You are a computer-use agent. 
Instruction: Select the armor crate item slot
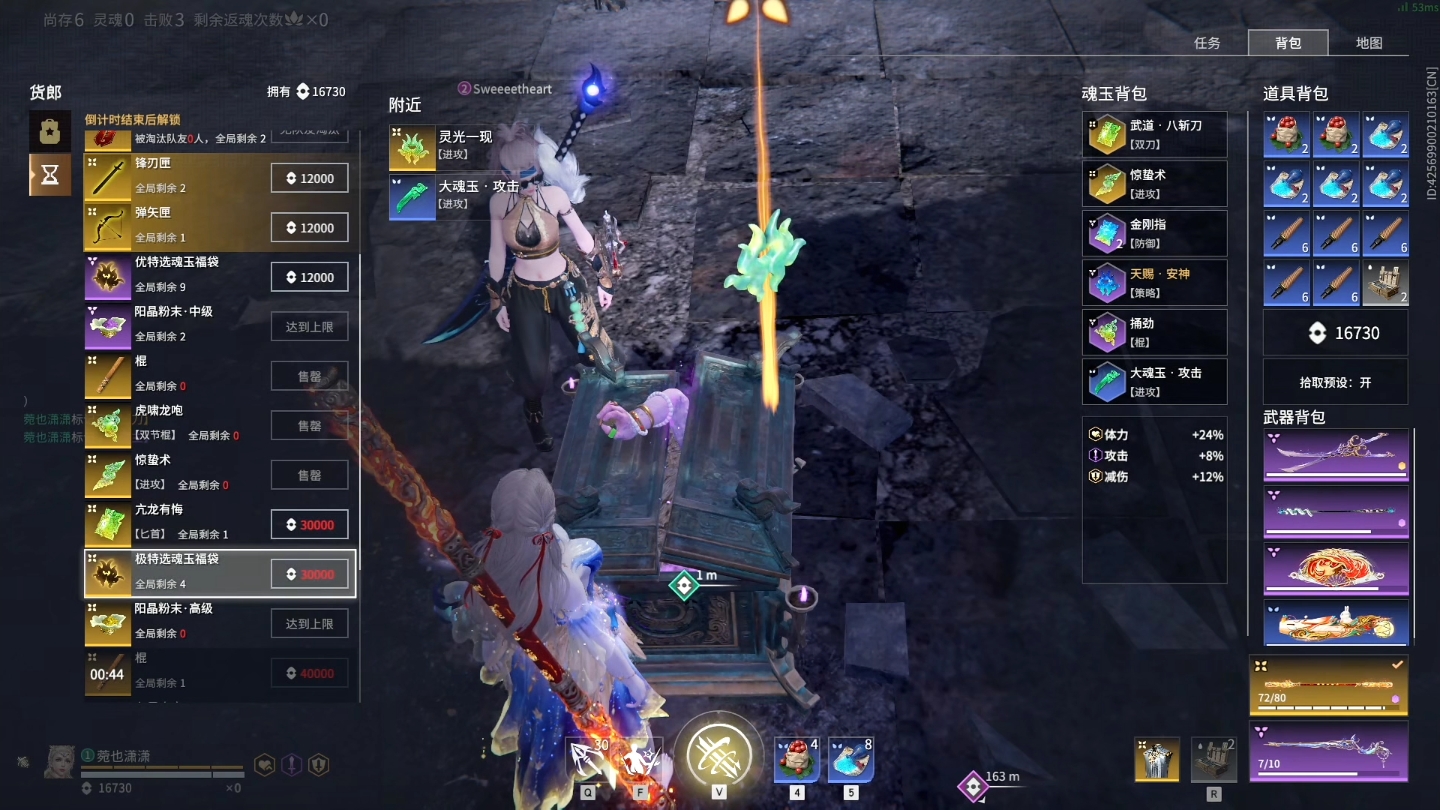tap(1385, 283)
